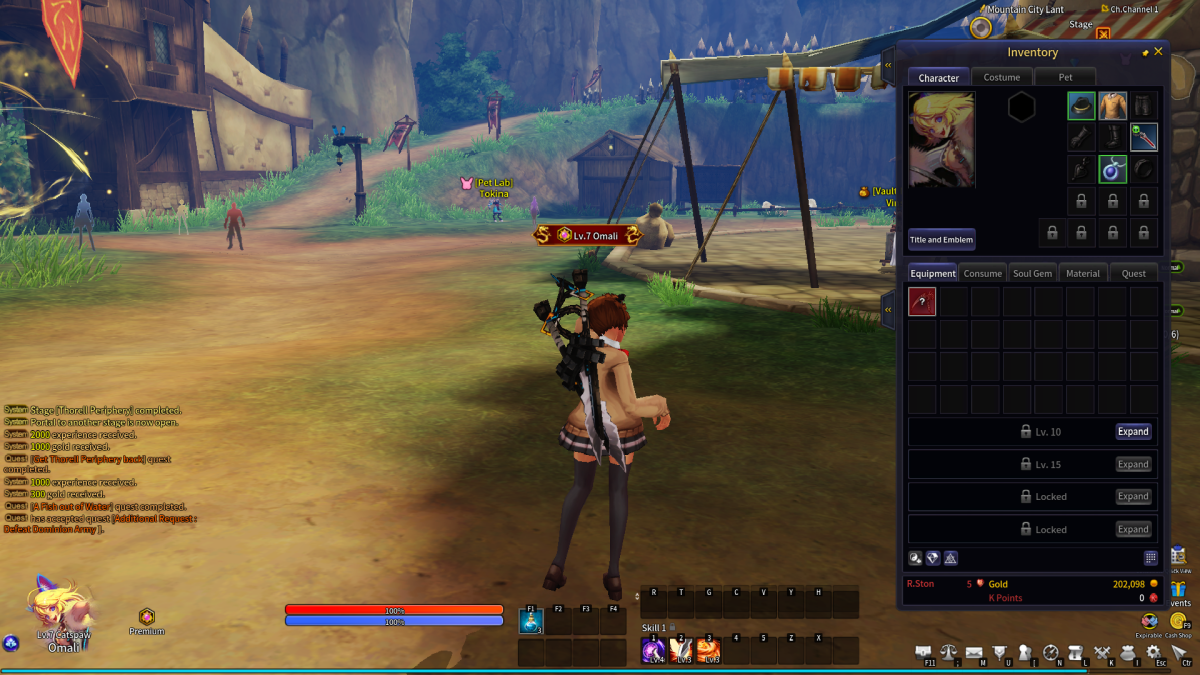Select the equipped blue amulet slot

pyautogui.click(x=1112, y=169)
